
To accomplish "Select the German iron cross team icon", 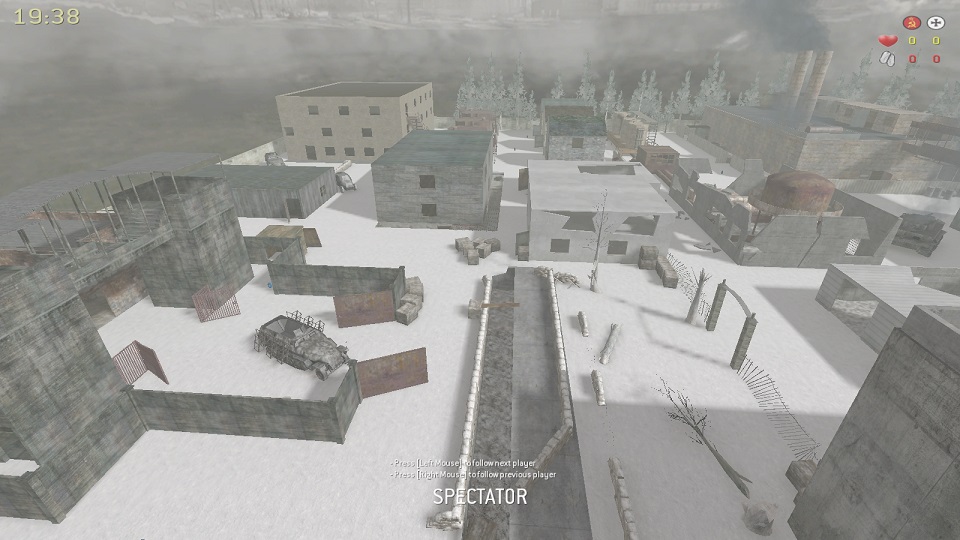I will 936,22.
